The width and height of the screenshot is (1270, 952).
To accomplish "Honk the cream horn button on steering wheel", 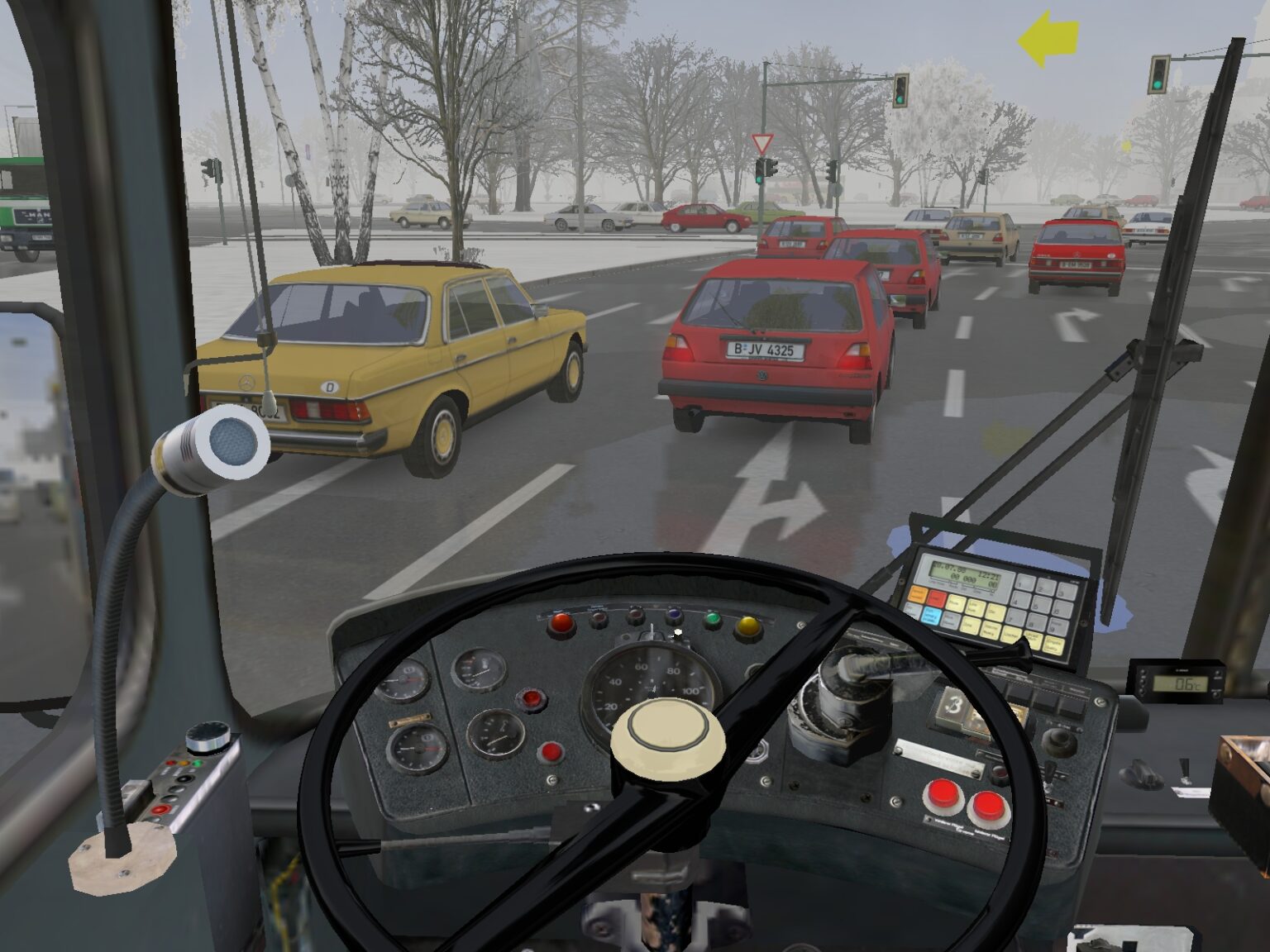I will (668, 732).
